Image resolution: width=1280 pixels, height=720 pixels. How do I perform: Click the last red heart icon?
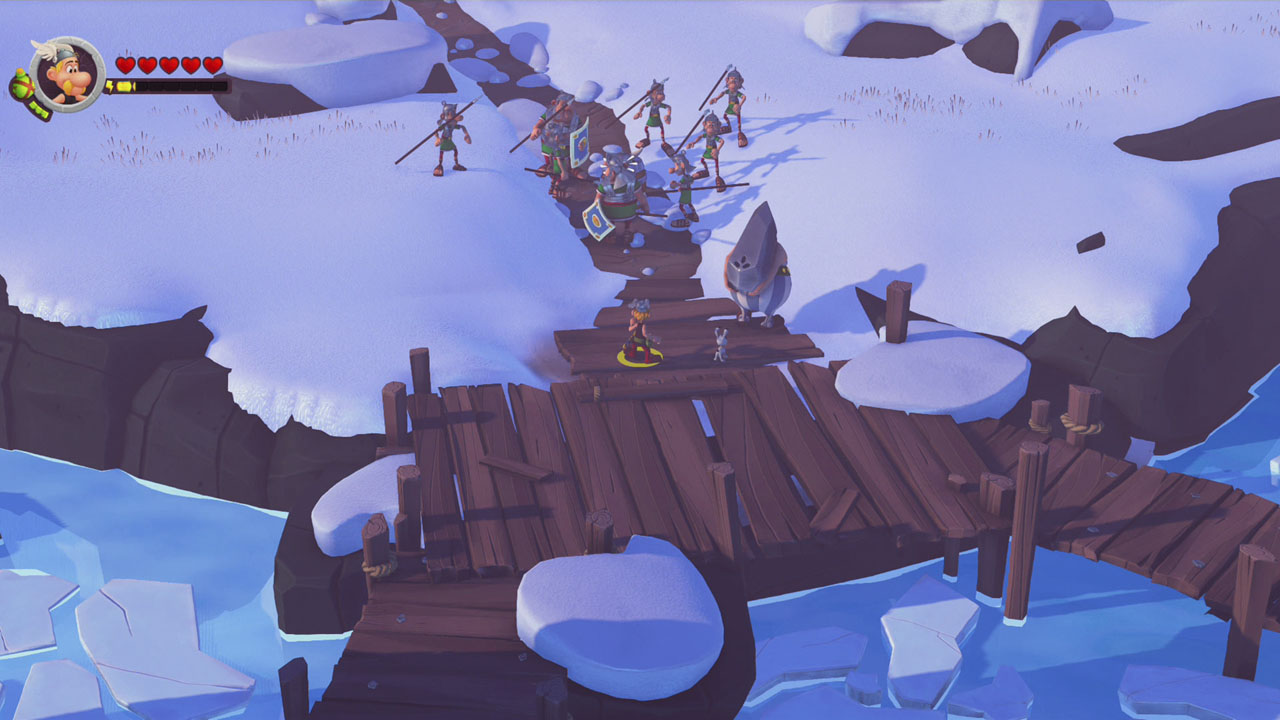211,63
